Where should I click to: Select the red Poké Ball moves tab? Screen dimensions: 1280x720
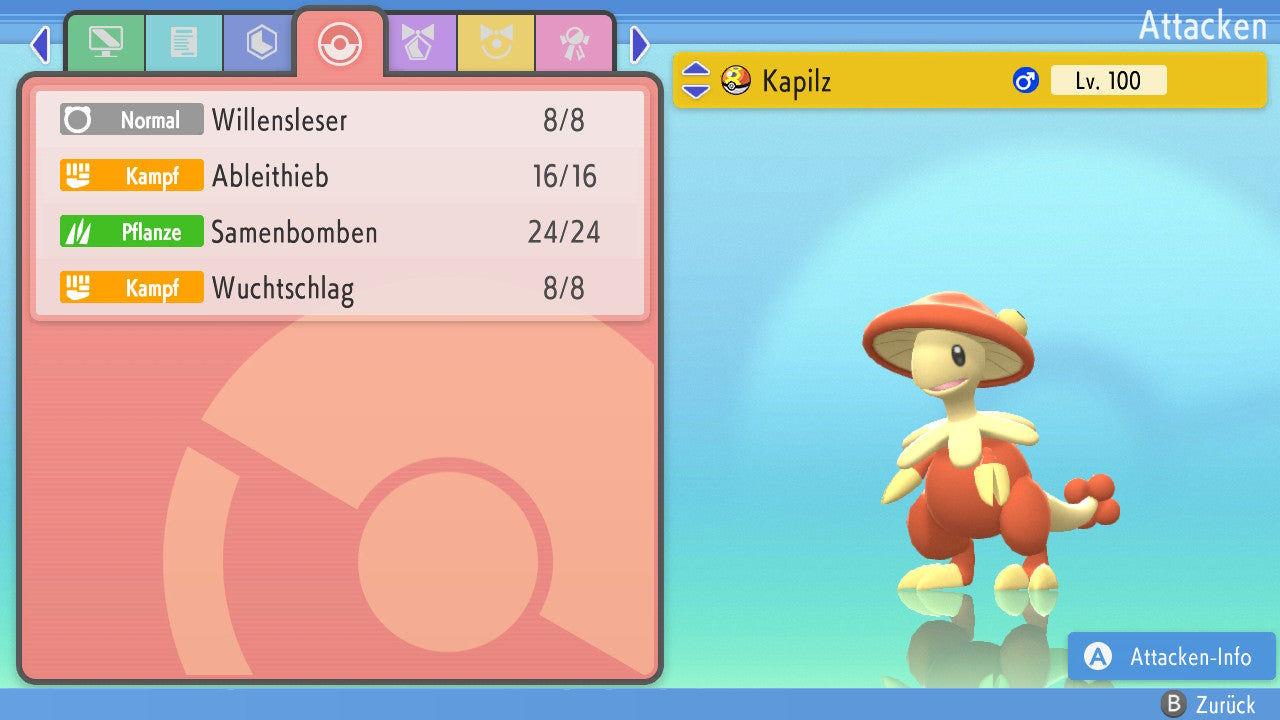339,43
